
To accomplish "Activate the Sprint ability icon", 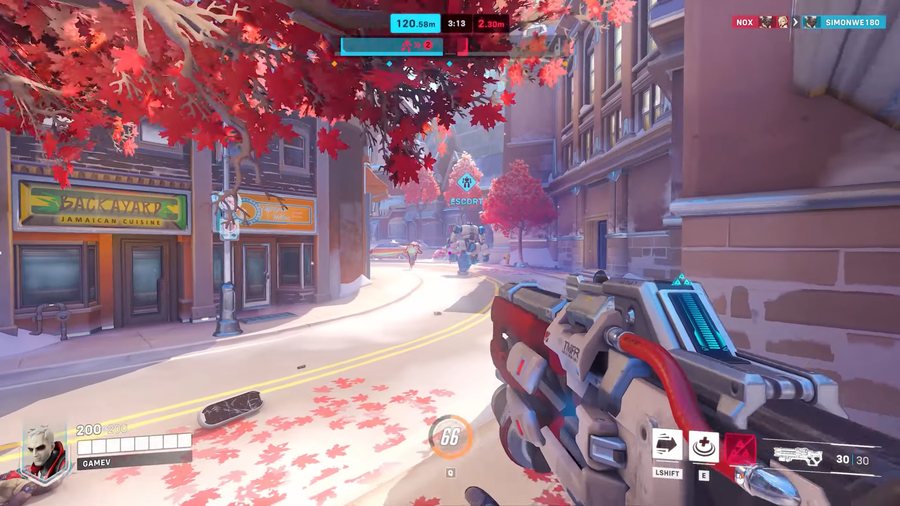I will 667,445.
